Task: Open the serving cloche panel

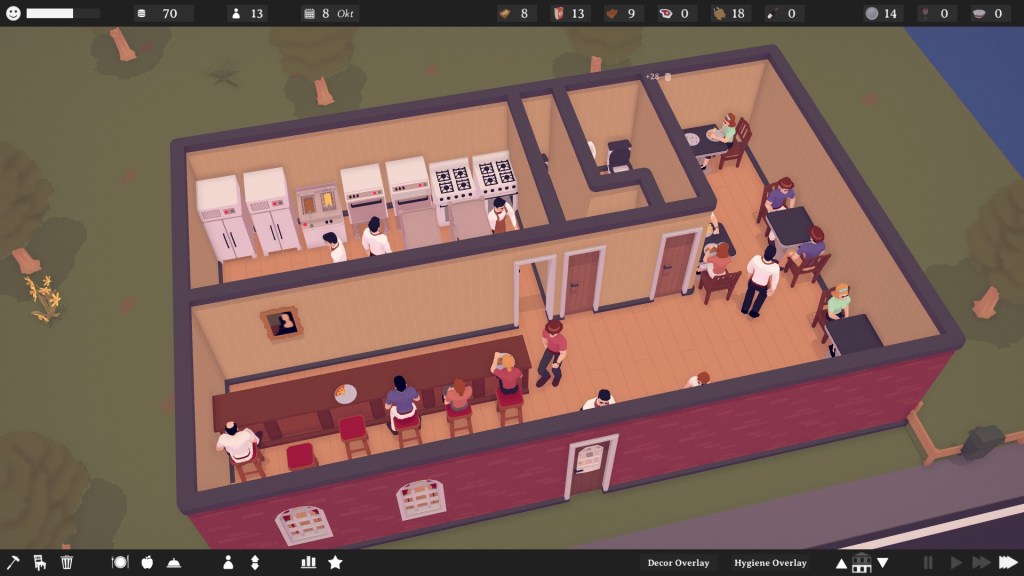Action: pos(174,562)
